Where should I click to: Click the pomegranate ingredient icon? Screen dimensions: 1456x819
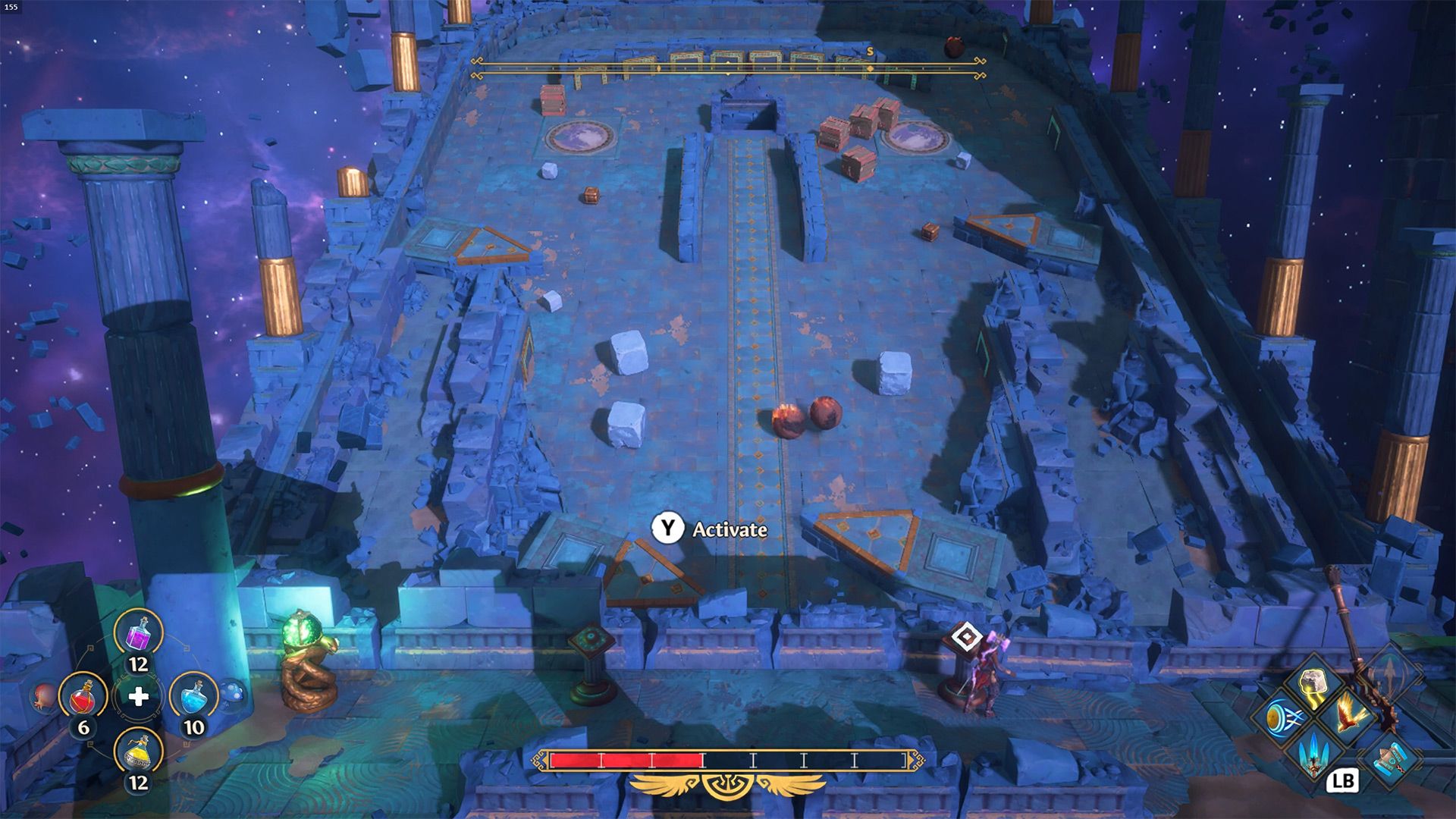click(42, 697)
